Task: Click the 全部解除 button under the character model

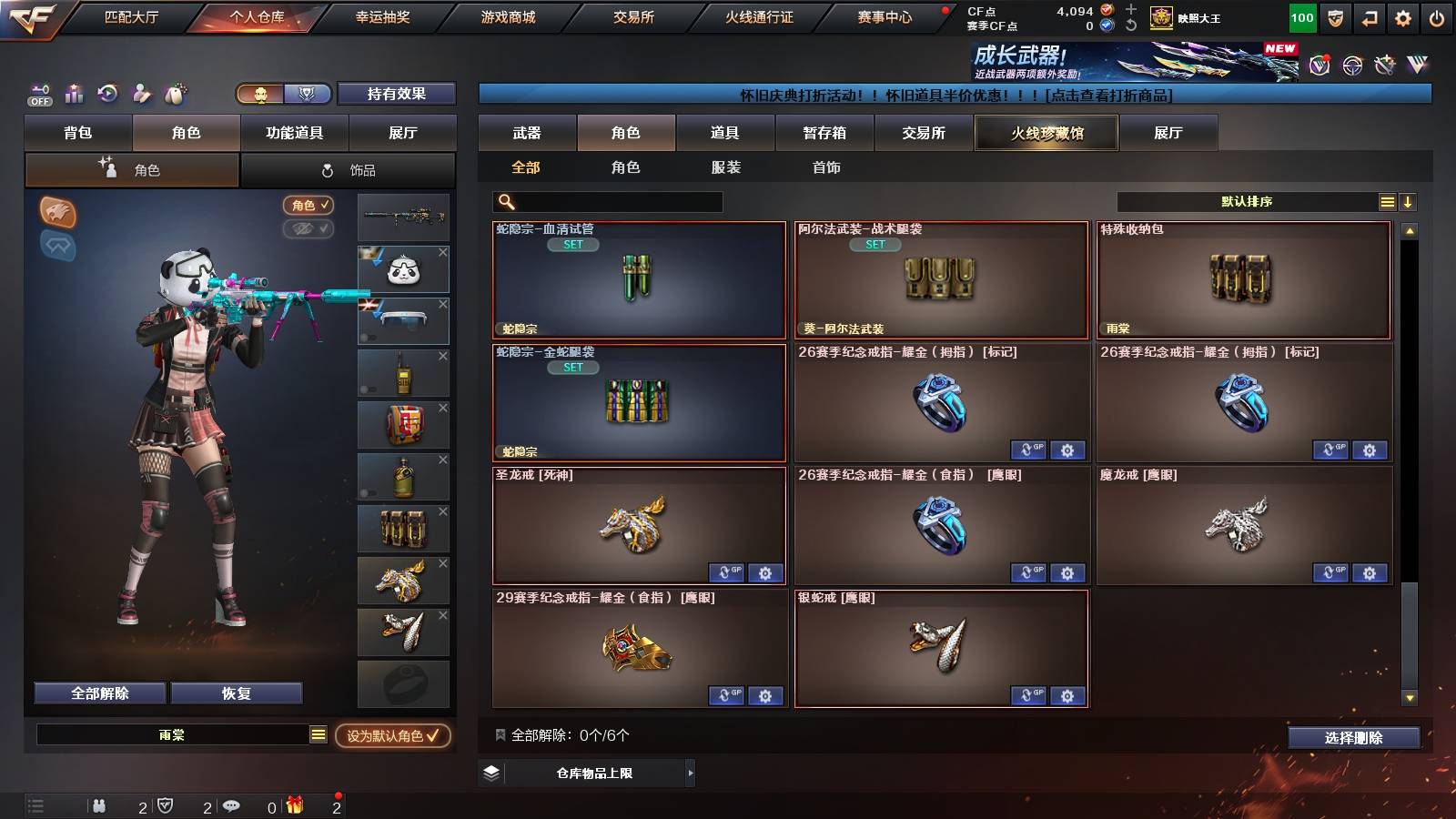Action: coord(98,693)
